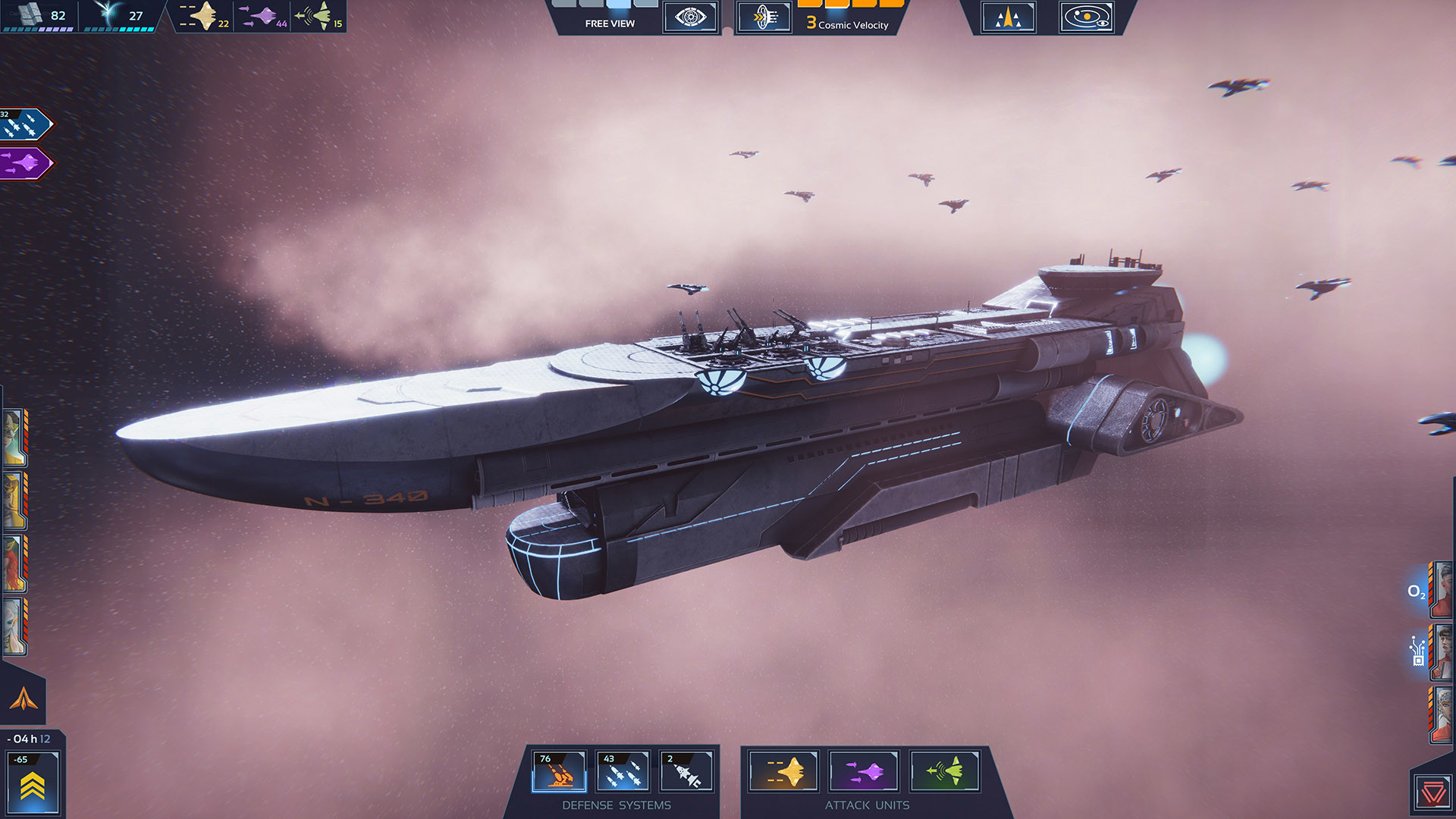Choose the green bomber Attack Units icon
The image size is (1456, 819).
click(x=944, y=772)
